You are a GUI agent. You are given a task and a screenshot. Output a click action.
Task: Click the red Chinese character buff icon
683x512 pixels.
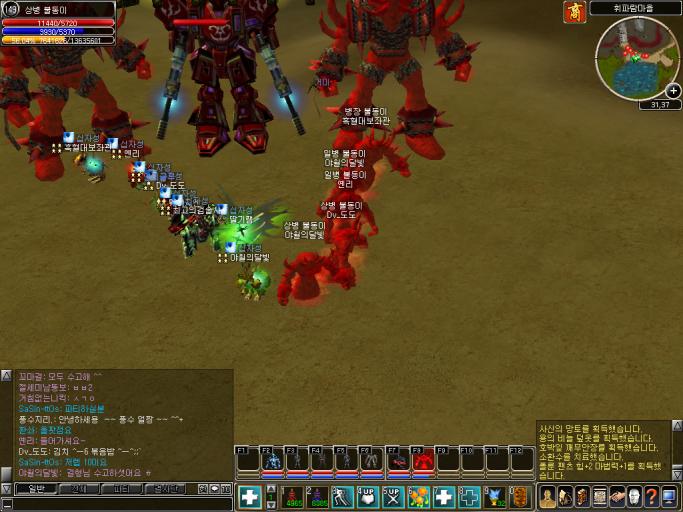575,13
